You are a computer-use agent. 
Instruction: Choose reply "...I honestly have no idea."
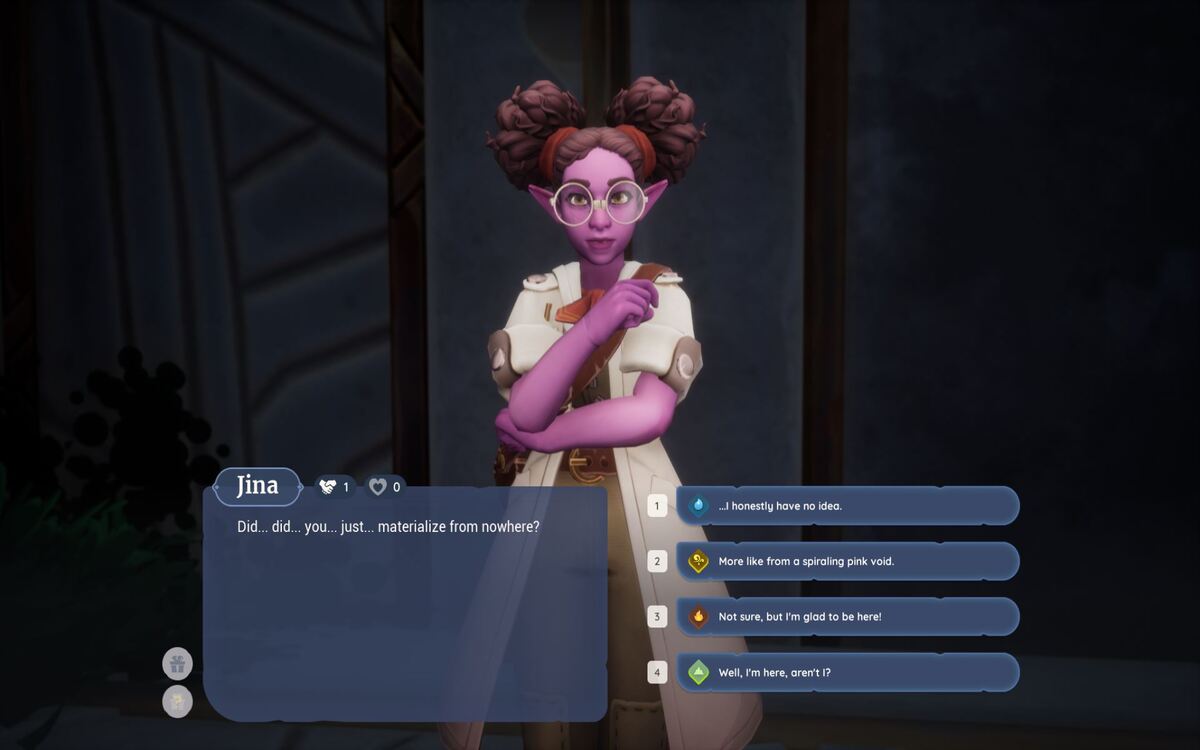pos(847,506)
